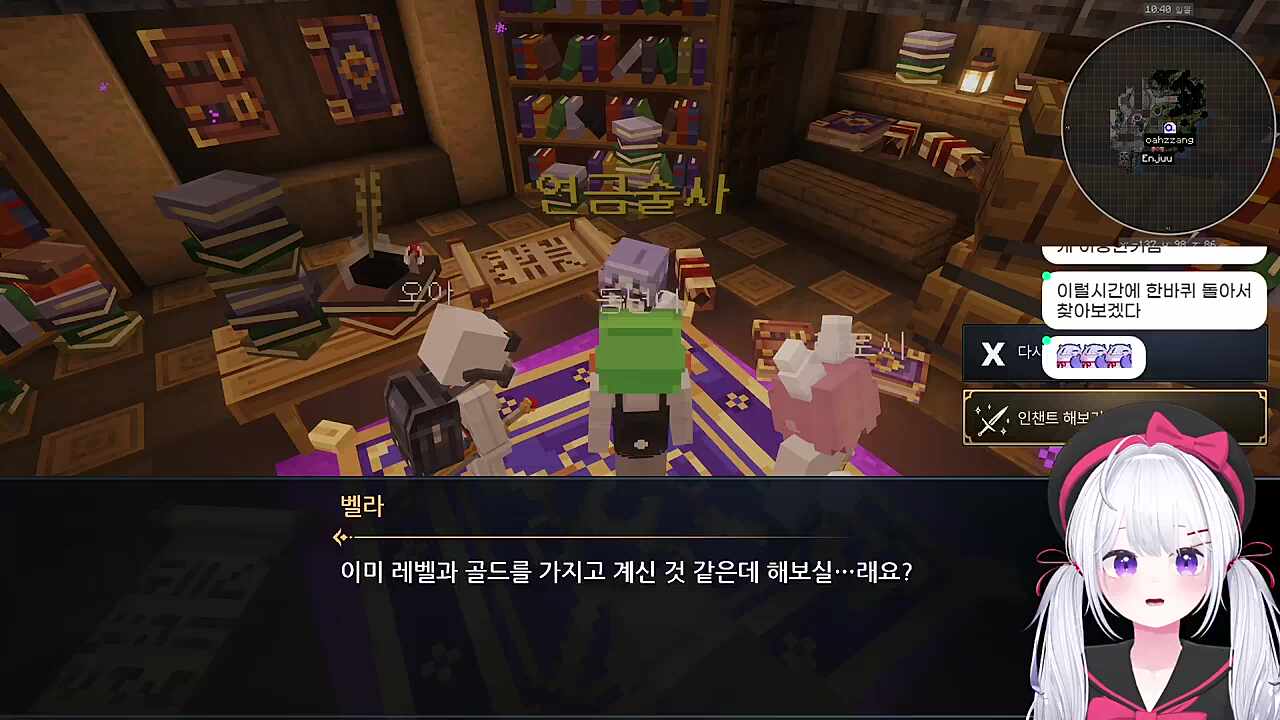Click the sunset time indicator above the minimap
Screen dimensions: 1280x720
click(x=1168, y=10)
